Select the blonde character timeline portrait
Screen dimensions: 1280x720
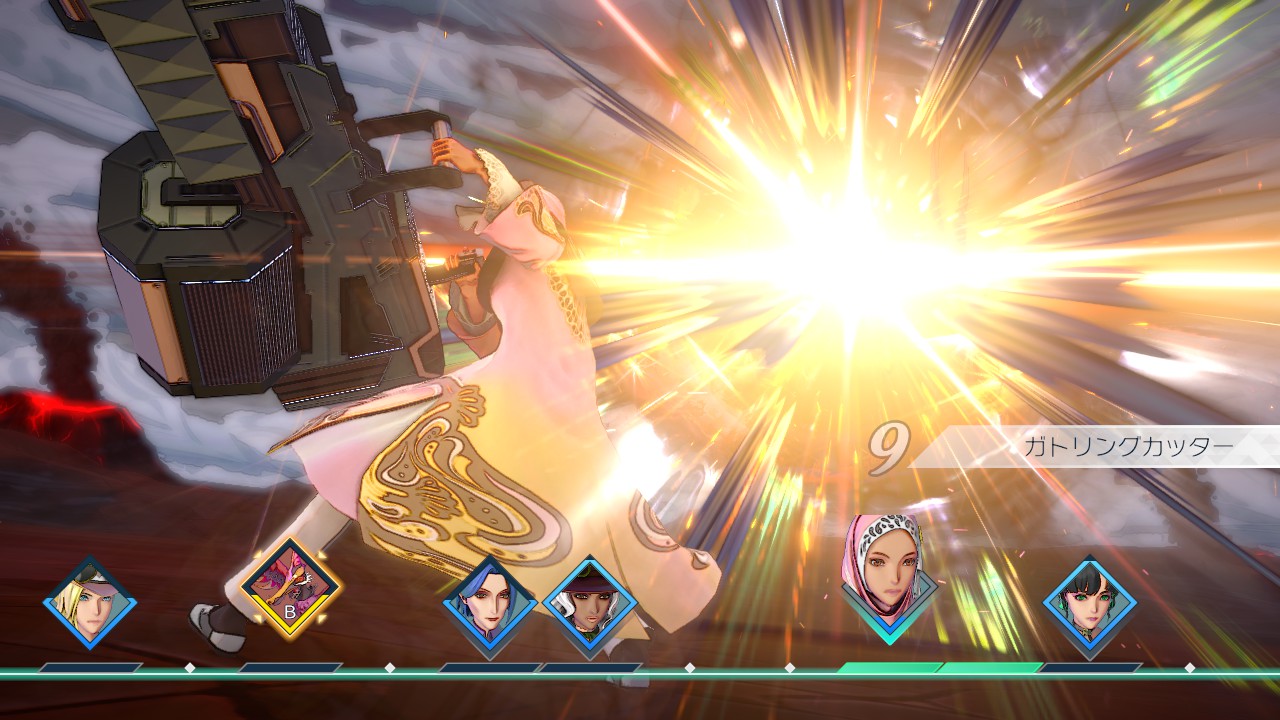pos(90,603)
